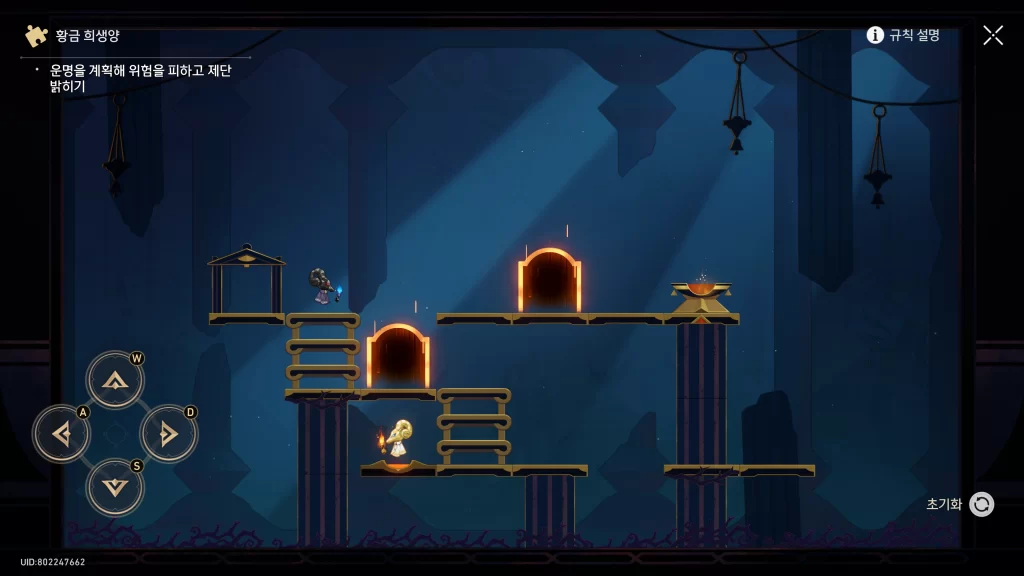The height and width of the screenshot is (576, 1024).
Task: Open the 규칙 설명 rules explanation
Action: coord(903,35)
